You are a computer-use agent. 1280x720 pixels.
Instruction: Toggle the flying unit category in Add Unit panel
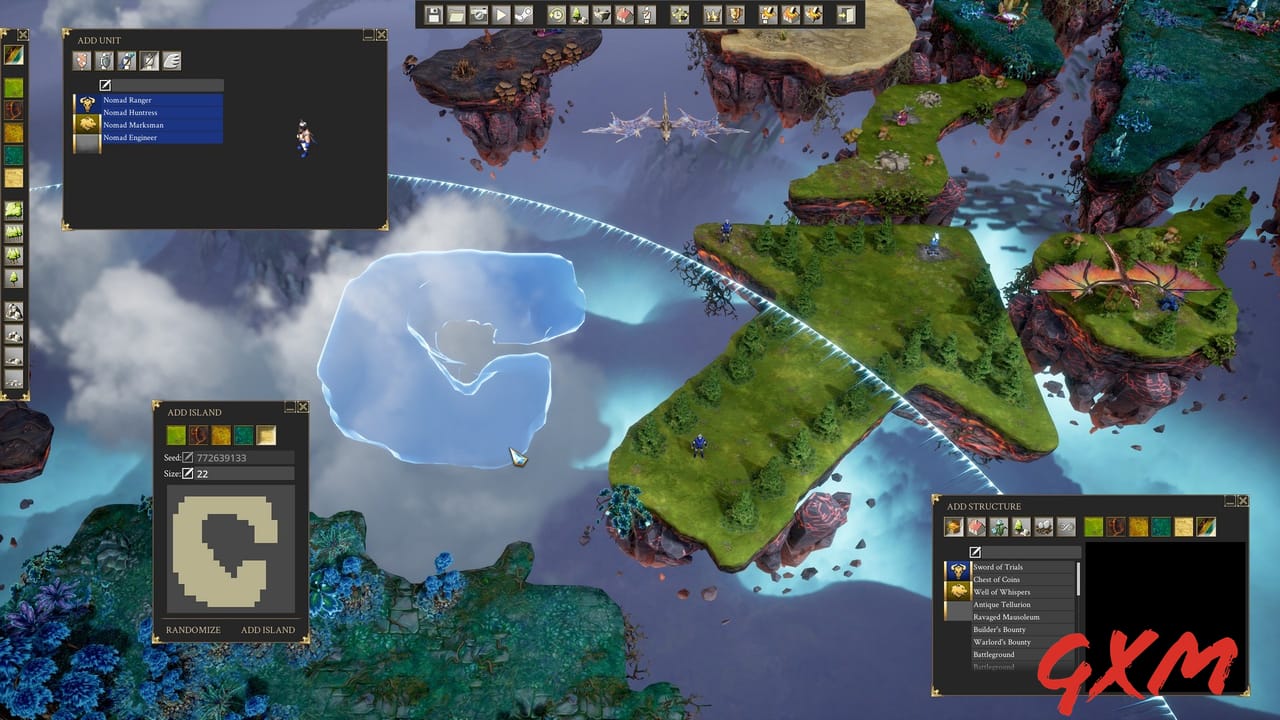(x=172, y=61)
